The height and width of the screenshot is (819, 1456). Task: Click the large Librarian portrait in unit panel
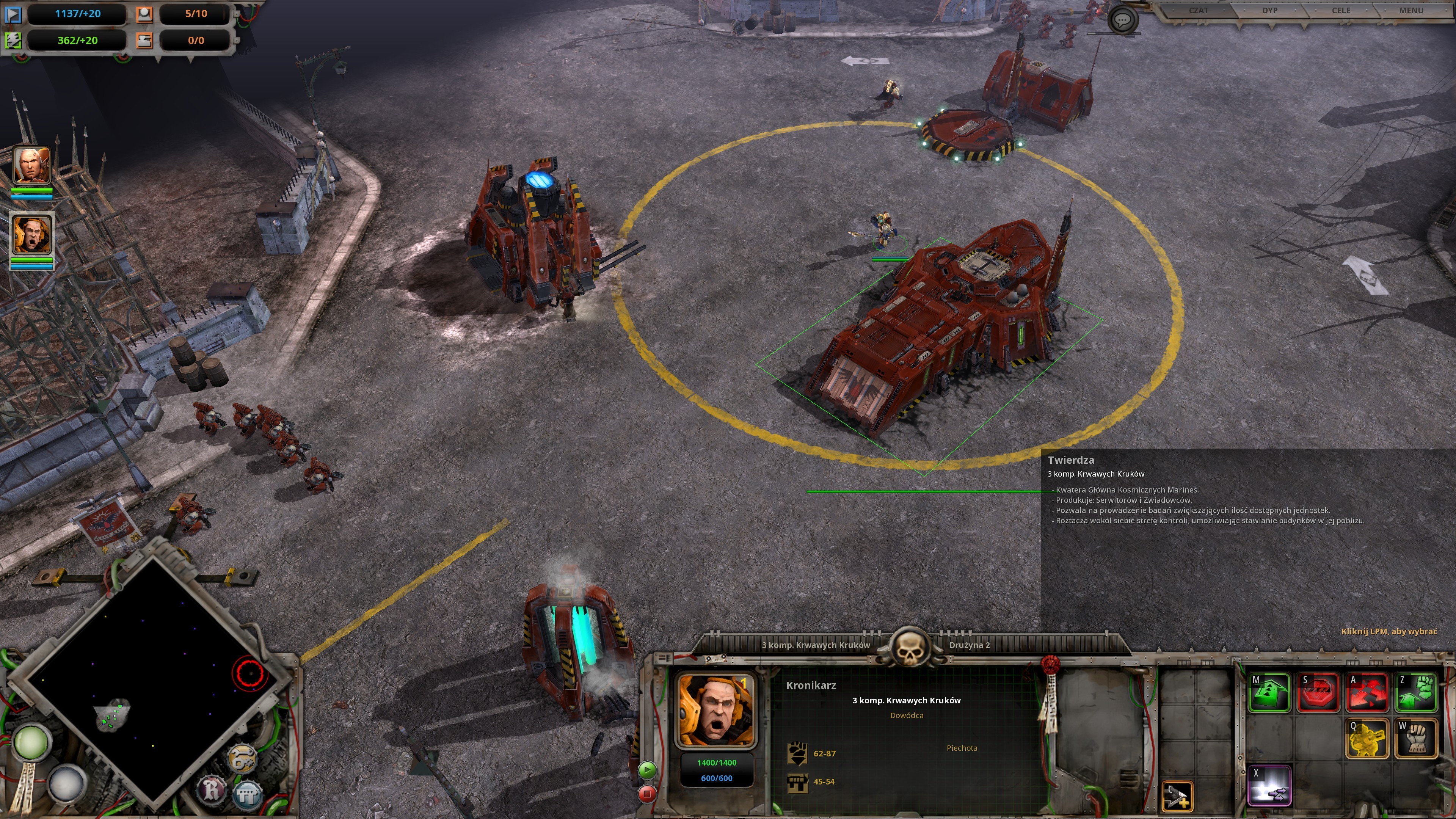click(x=715, y=711)
